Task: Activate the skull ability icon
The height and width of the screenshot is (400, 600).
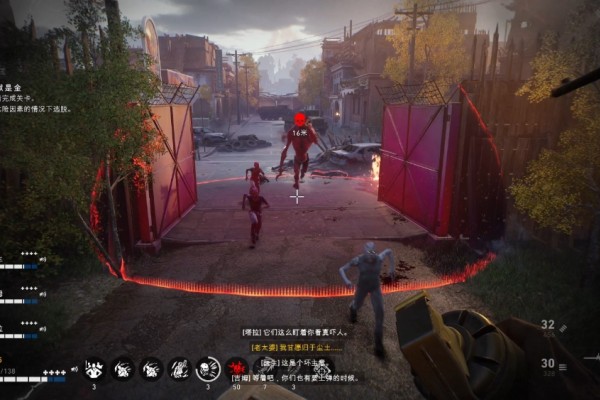Action: pyautogui.click(x=208, y=369)
